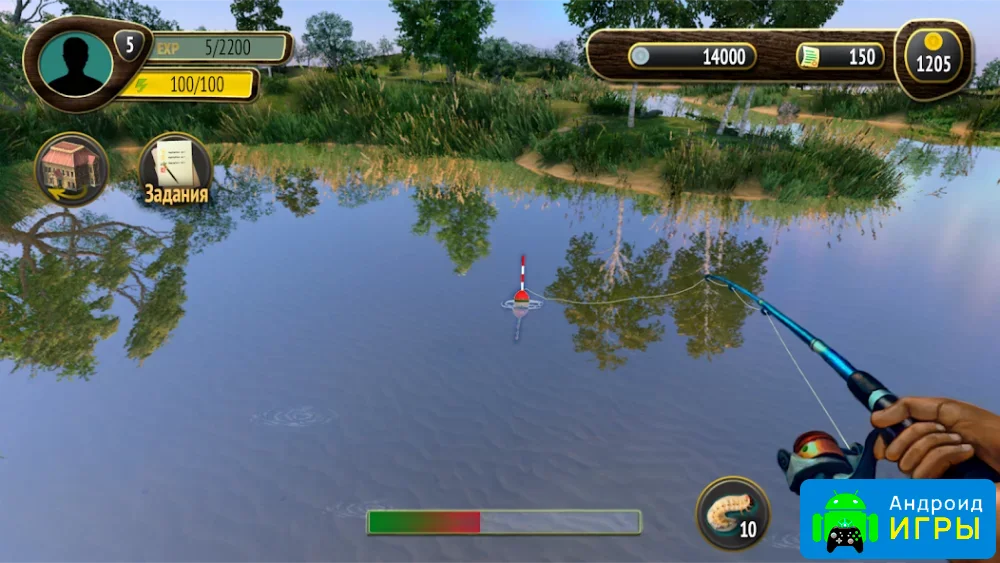Open the gold coin balance

click(932, 57)
